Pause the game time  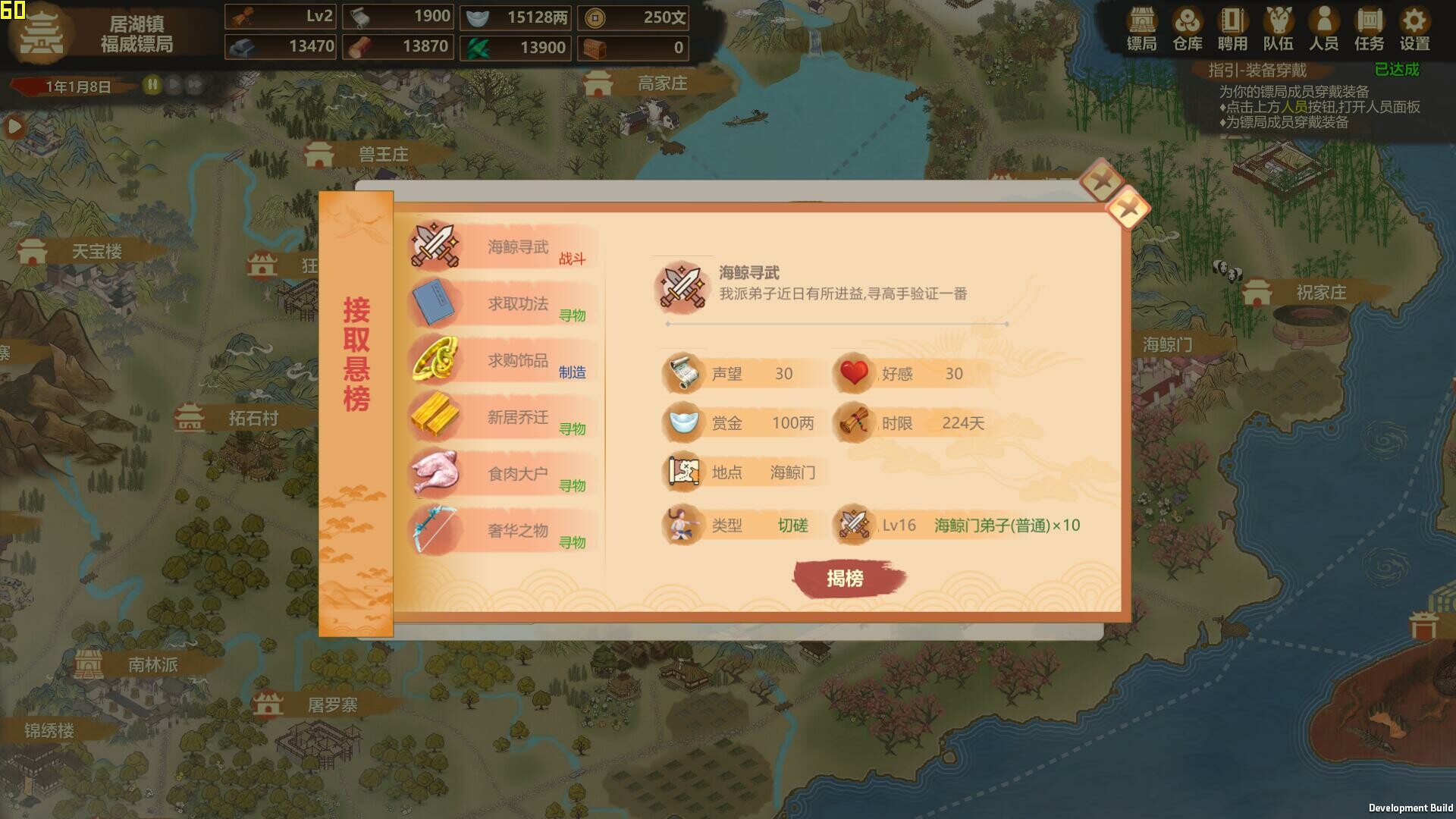click(152, 86)
